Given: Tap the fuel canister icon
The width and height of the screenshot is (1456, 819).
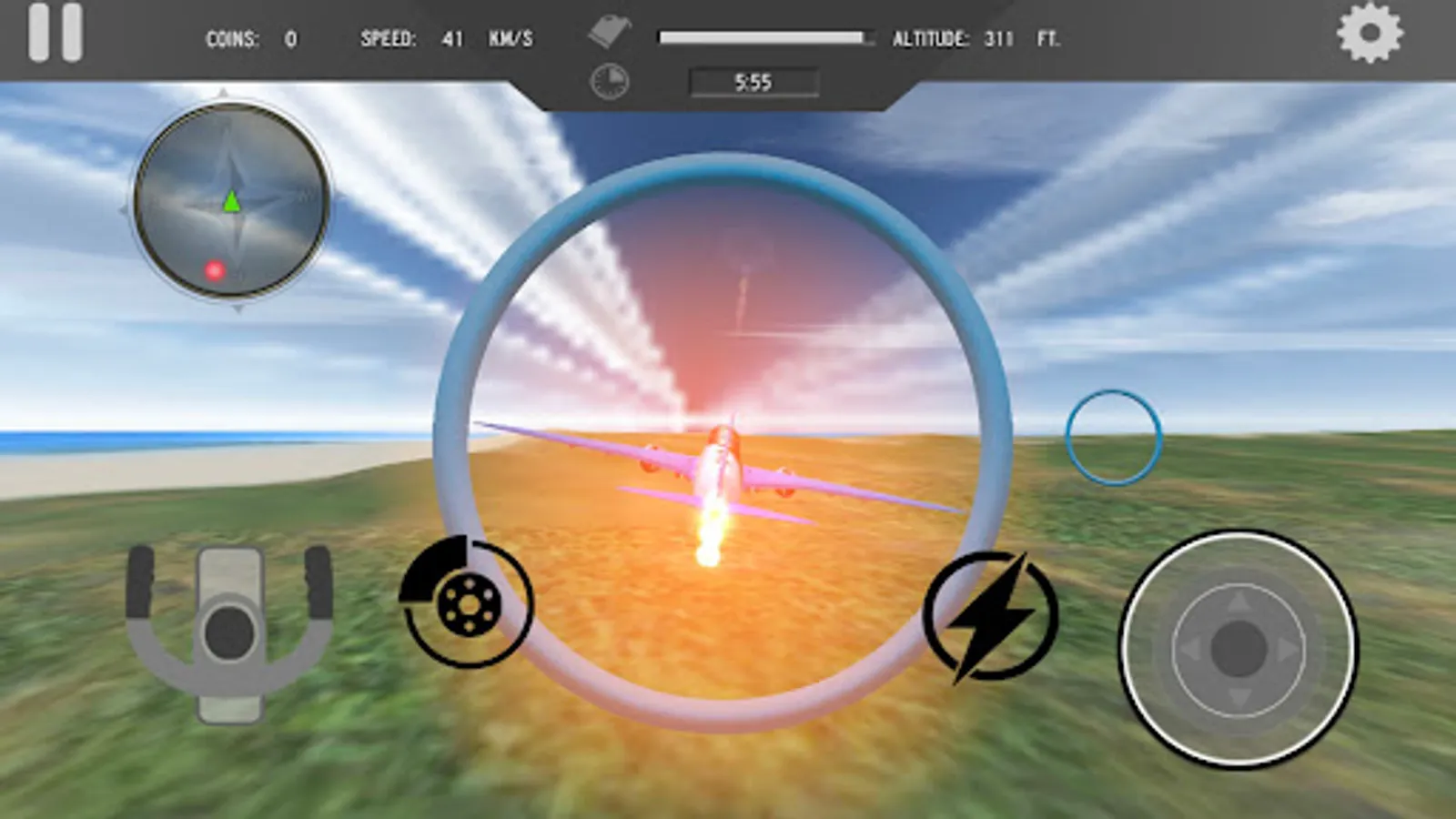Looking at the screenshot, I should (608, 30).
